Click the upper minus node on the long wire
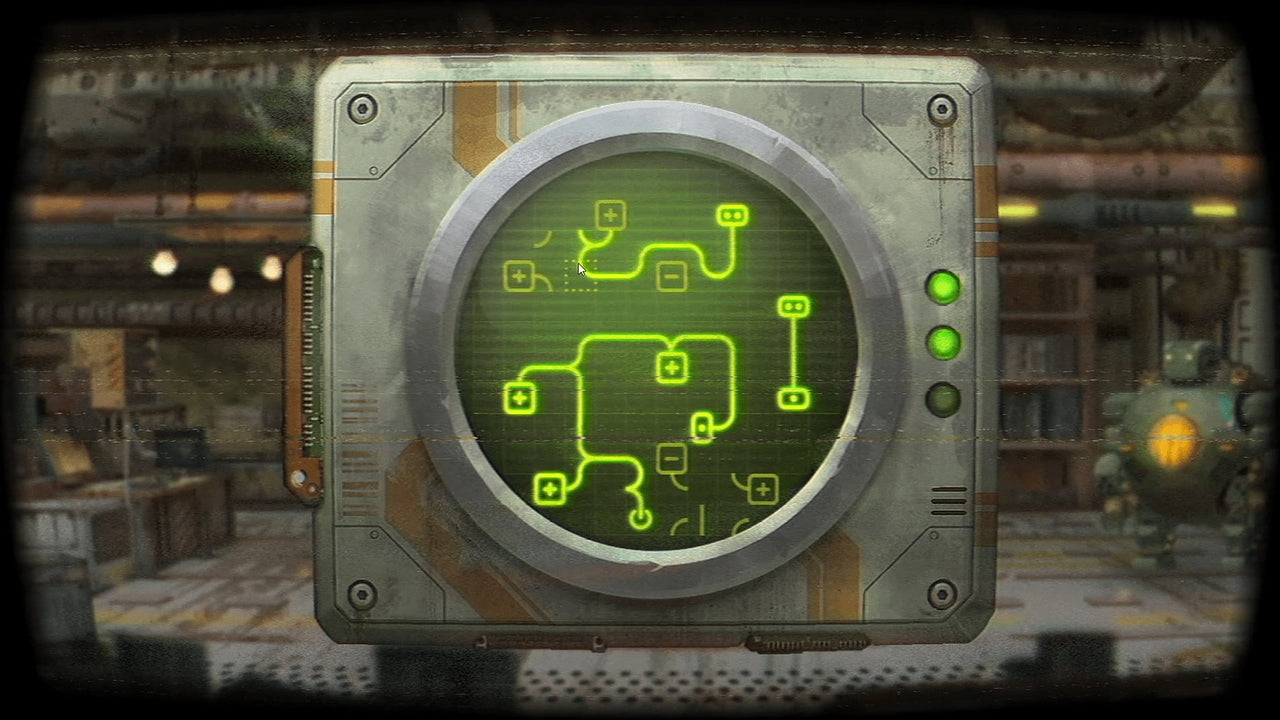The width and height of the screenshot is (1280, 720). tap(670, 275)
